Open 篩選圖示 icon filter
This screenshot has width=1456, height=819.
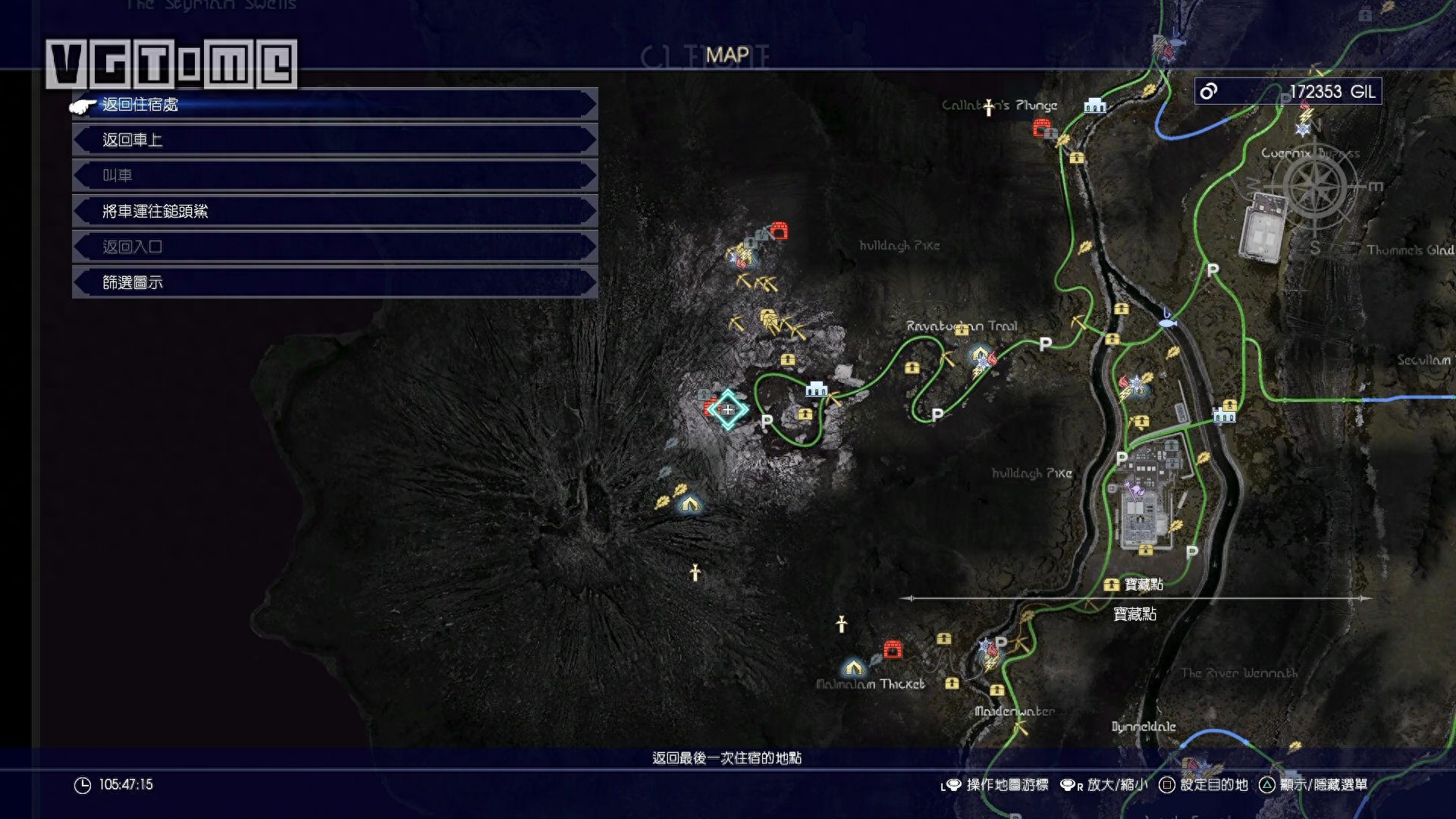point(334,283)
